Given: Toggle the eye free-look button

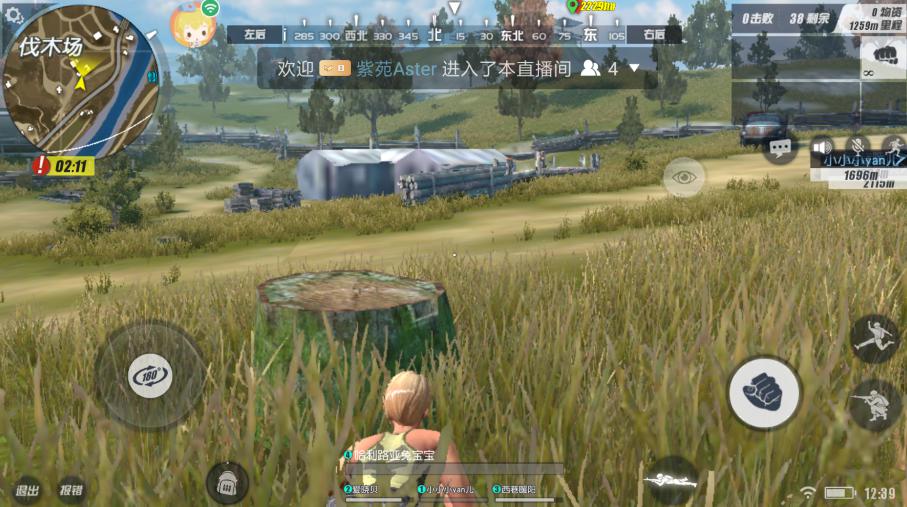Looking at the screenshot, I should point(684,177).
